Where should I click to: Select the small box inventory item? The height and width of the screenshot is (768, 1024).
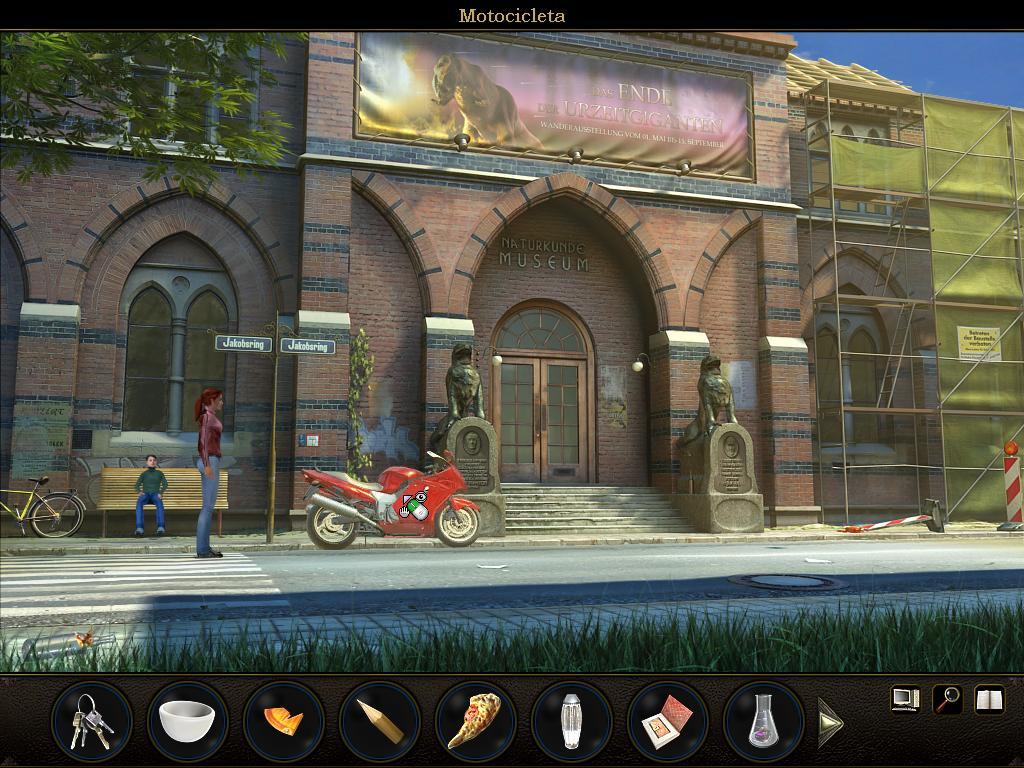click(x=667, y=721)
